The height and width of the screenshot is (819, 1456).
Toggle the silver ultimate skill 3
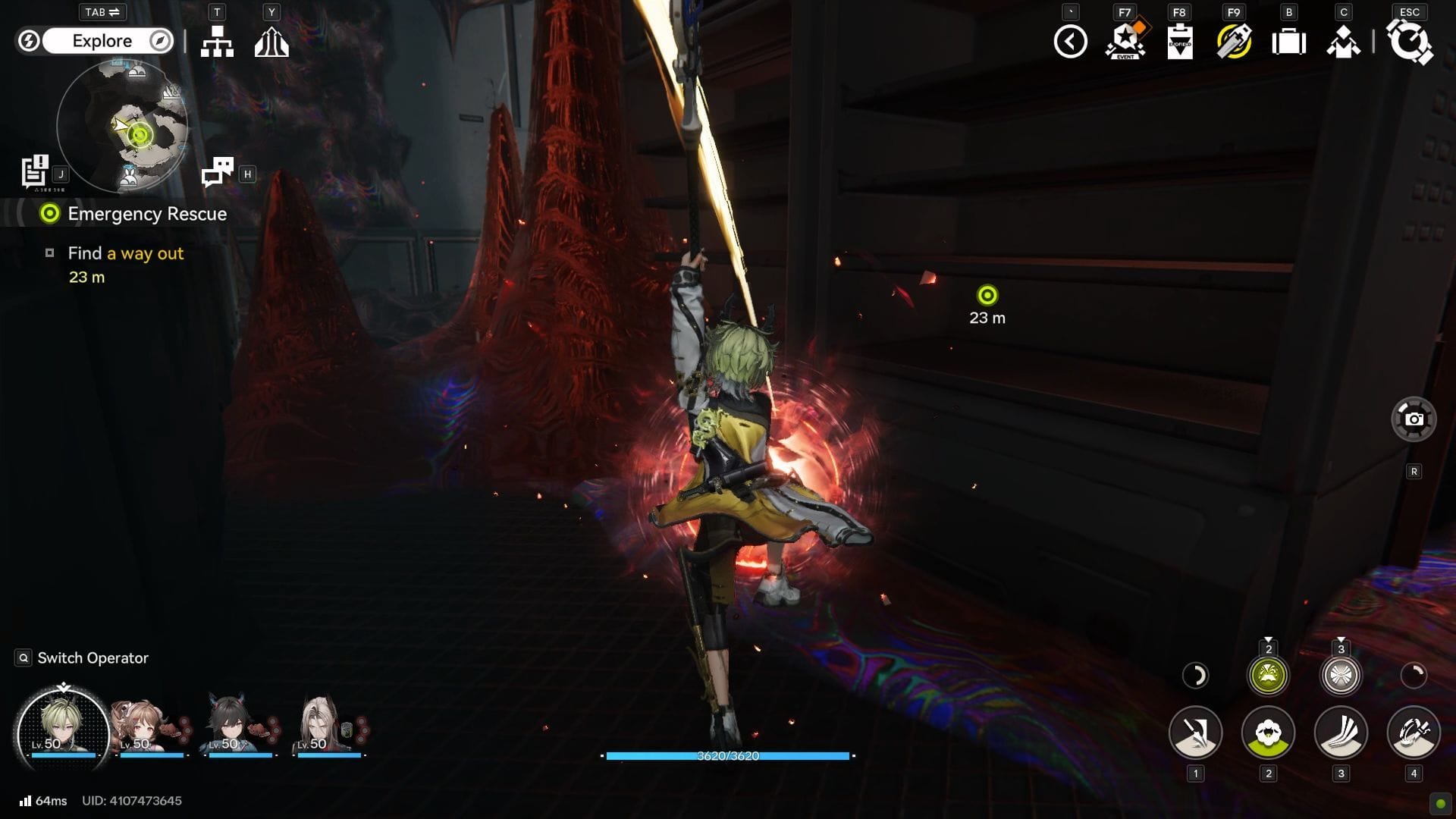1340,675
